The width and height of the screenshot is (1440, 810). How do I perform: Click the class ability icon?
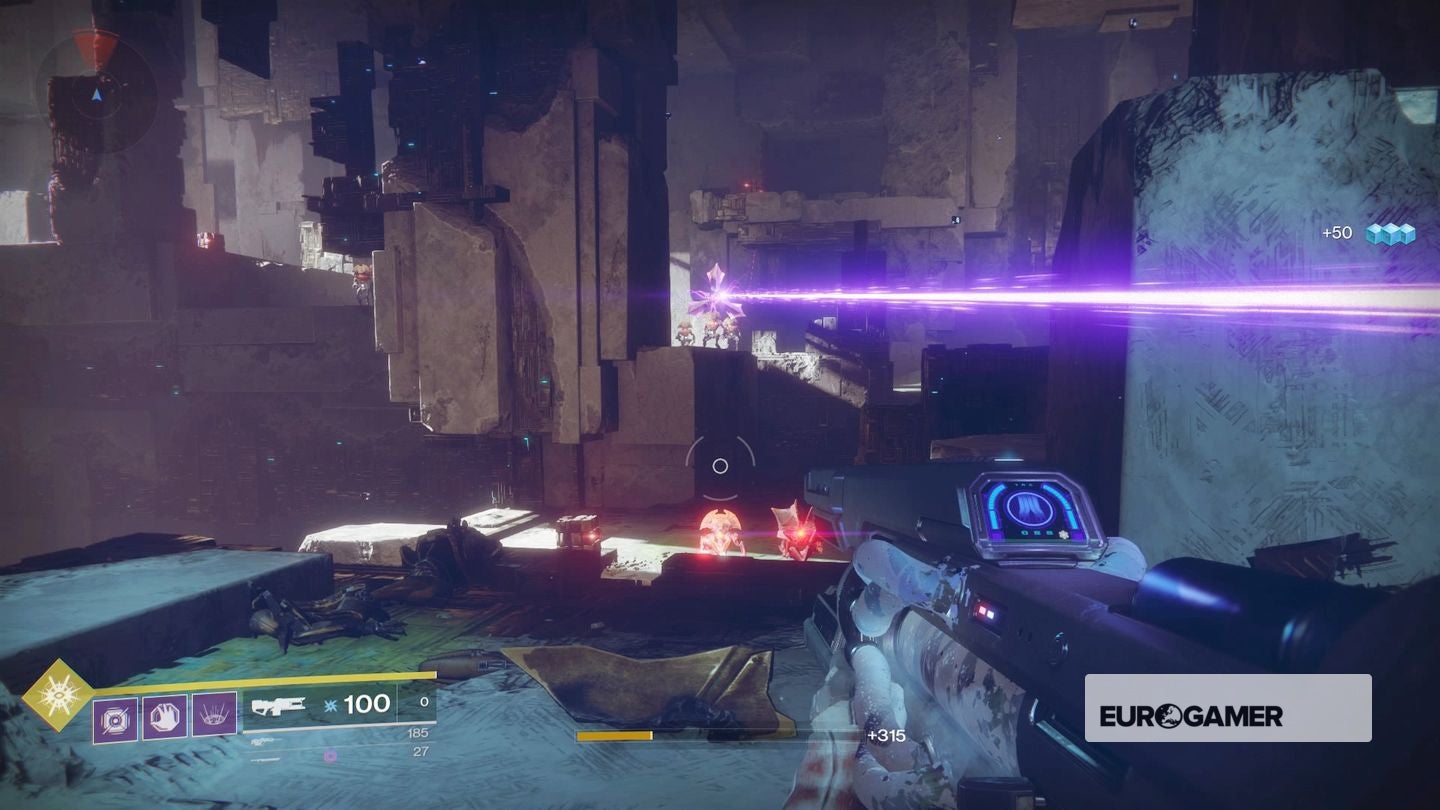click(x=215, y=714)
